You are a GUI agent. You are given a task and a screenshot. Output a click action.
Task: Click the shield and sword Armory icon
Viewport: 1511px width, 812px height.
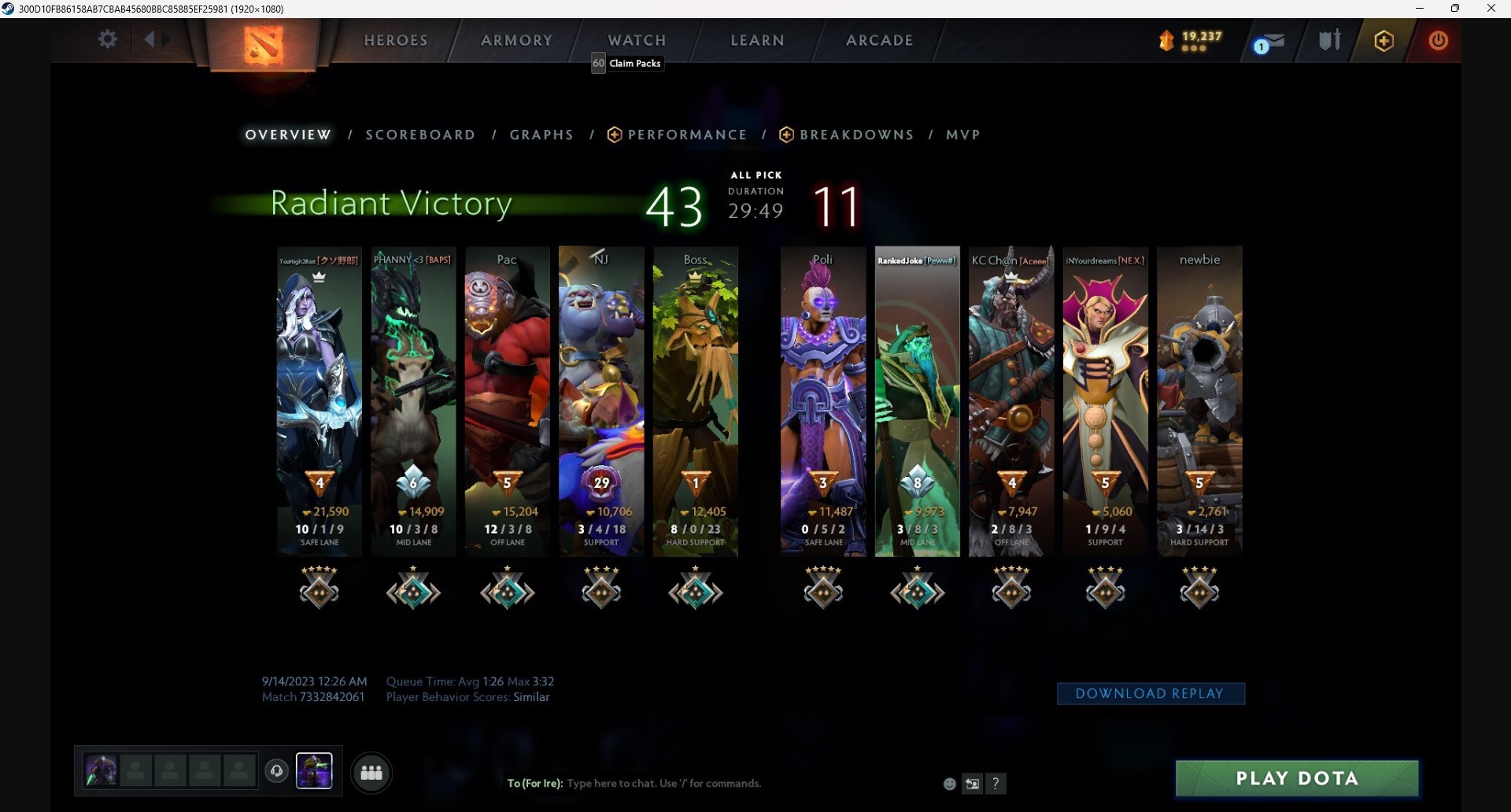coord(1329,40)
